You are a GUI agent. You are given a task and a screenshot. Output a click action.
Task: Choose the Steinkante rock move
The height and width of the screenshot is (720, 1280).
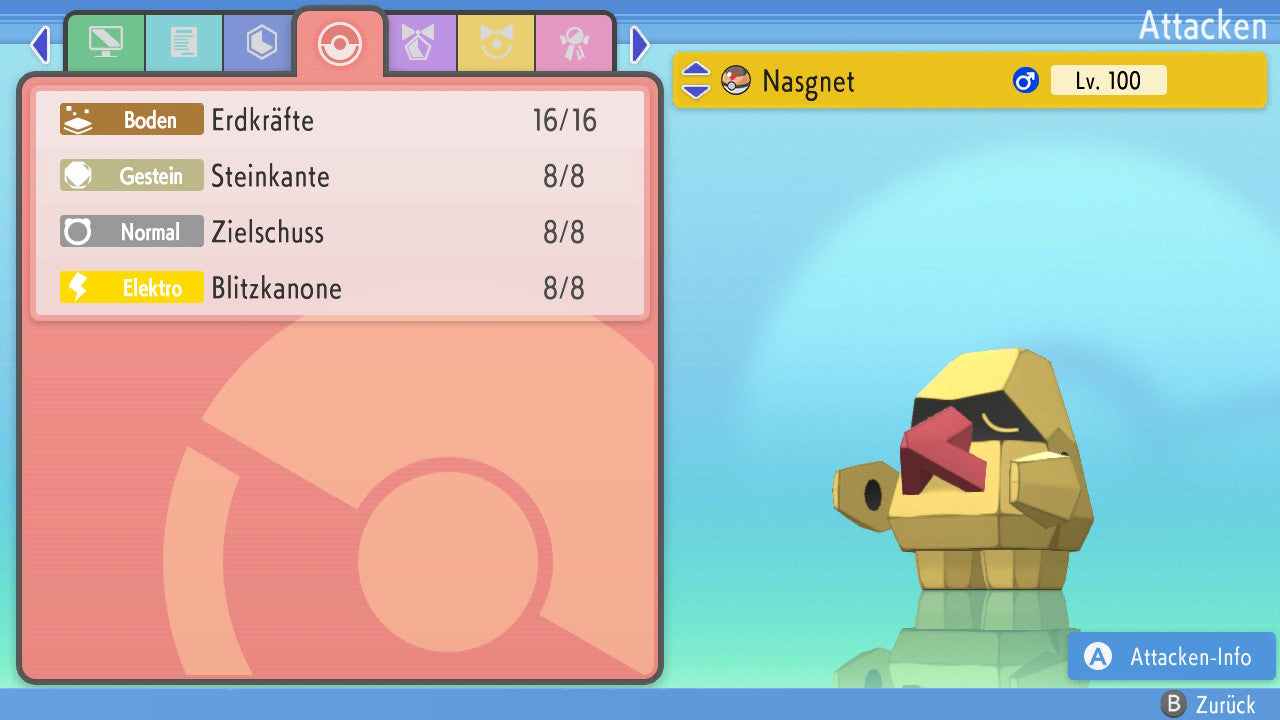pos(340,177)
